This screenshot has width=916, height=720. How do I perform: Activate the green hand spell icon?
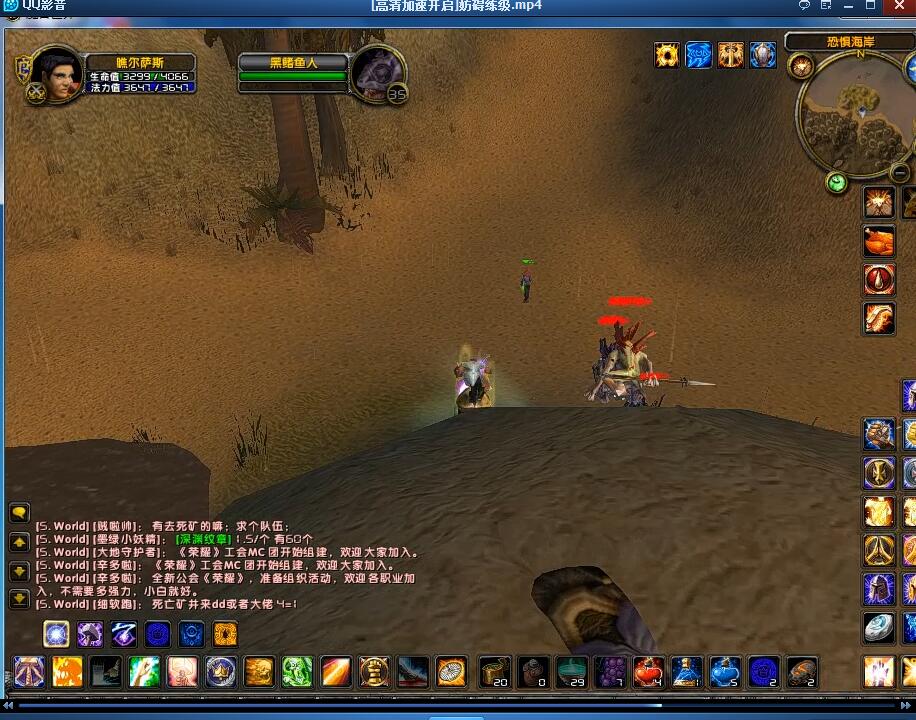[x=298, y=672]
